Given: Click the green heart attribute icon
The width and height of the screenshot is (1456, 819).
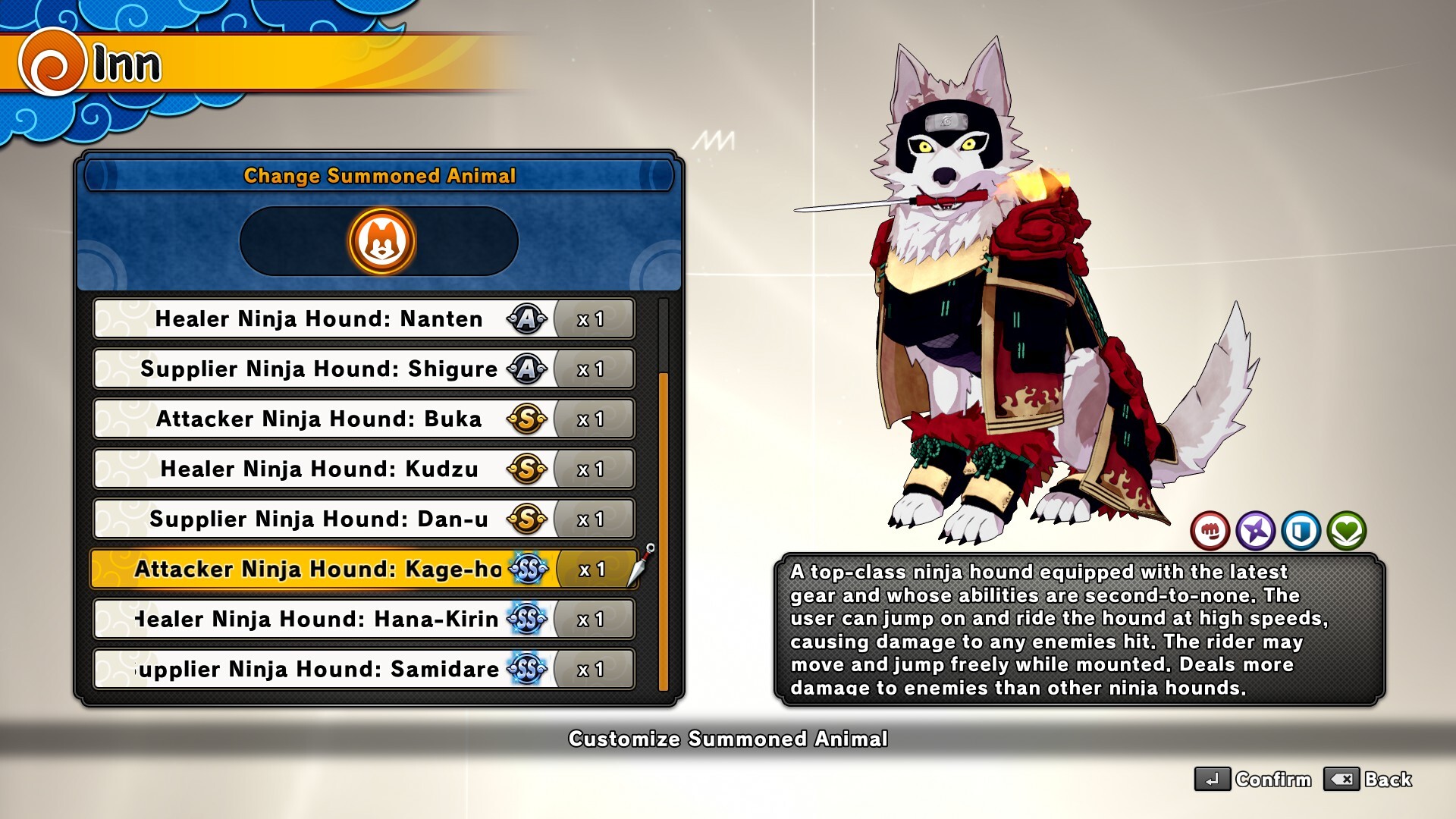Looking at the screenshot, I should click(1347, 530).
